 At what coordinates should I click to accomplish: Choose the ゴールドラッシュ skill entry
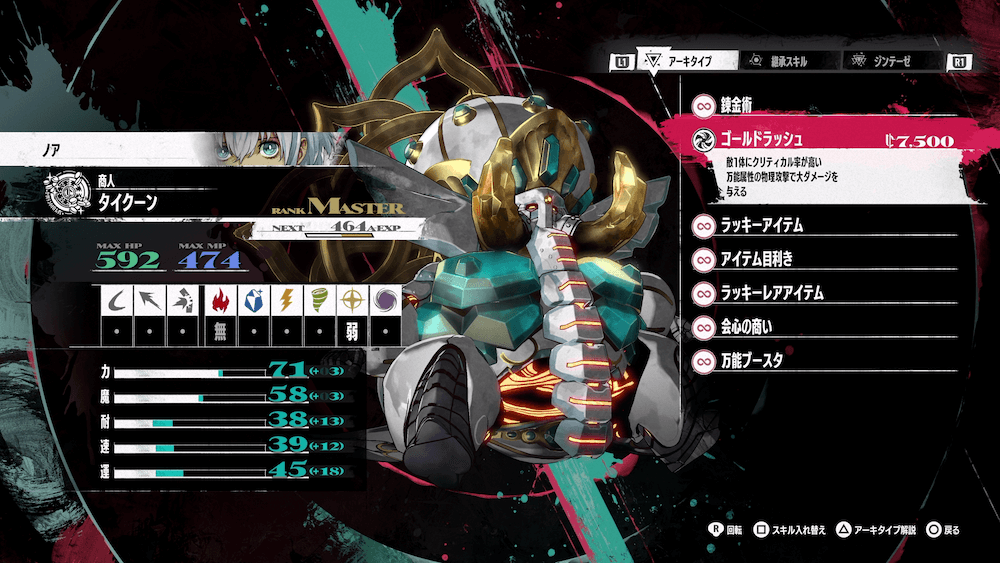pos(820,141)
